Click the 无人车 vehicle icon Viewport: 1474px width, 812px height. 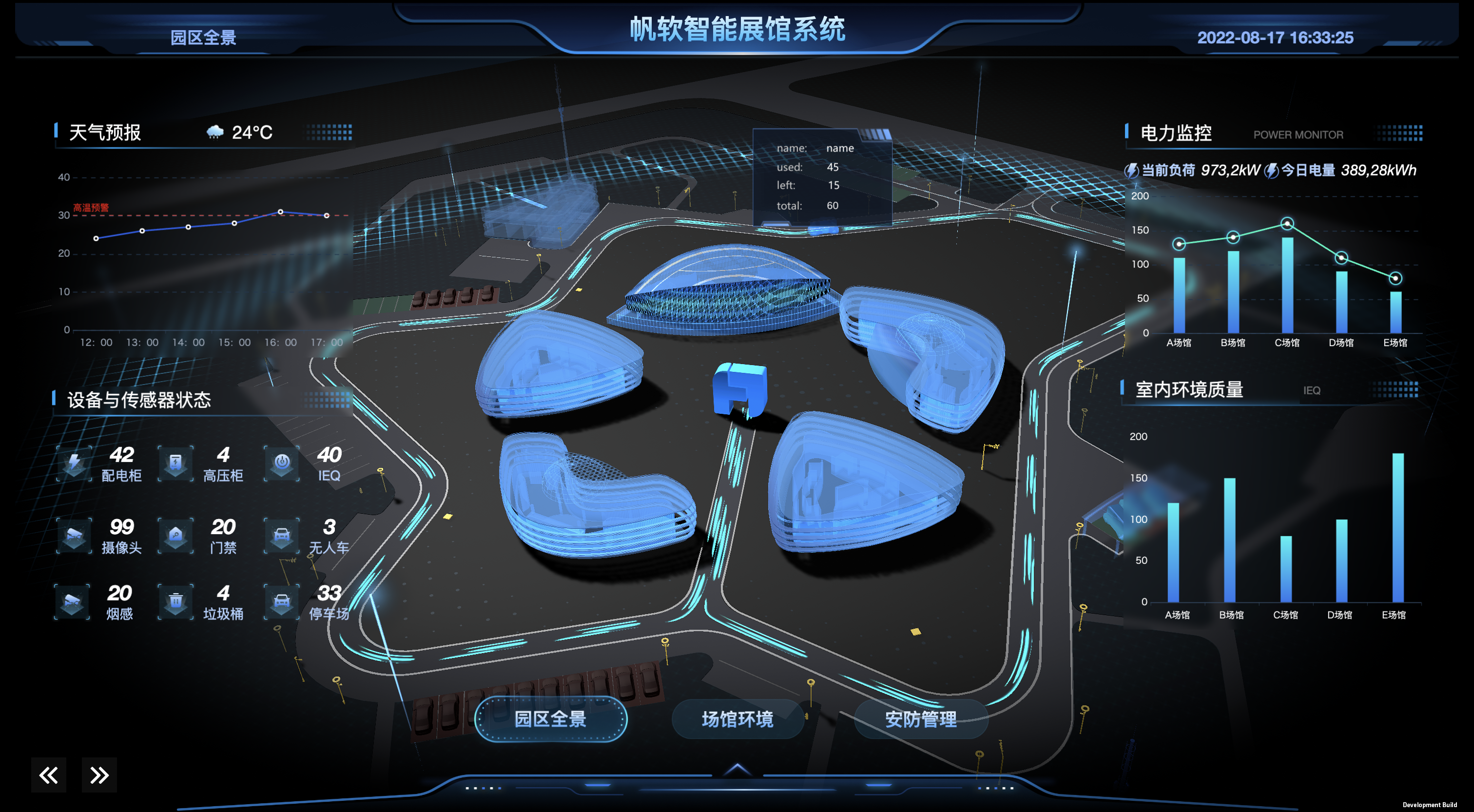[x=282, y=536]
